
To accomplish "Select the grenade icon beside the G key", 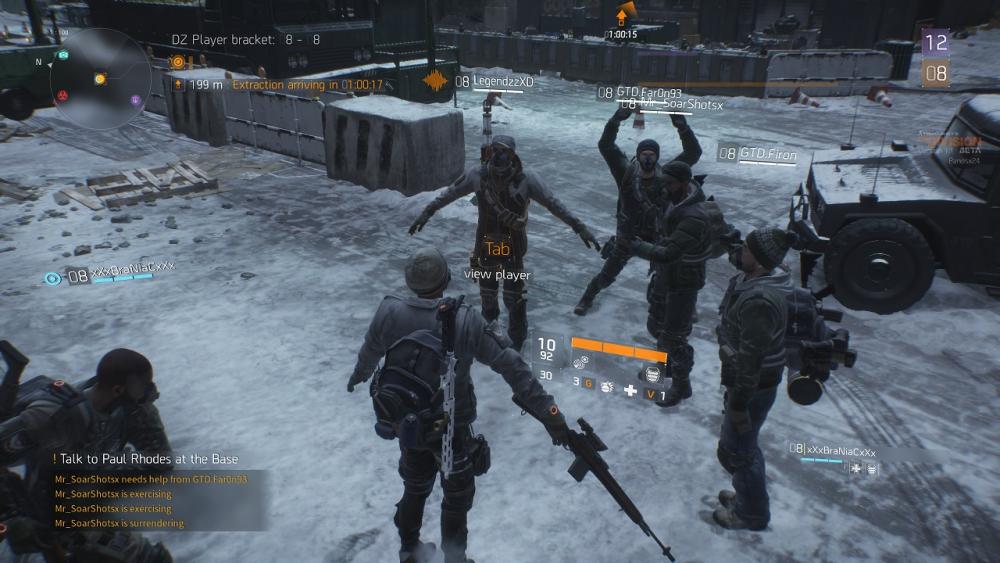I will point(606,389).
